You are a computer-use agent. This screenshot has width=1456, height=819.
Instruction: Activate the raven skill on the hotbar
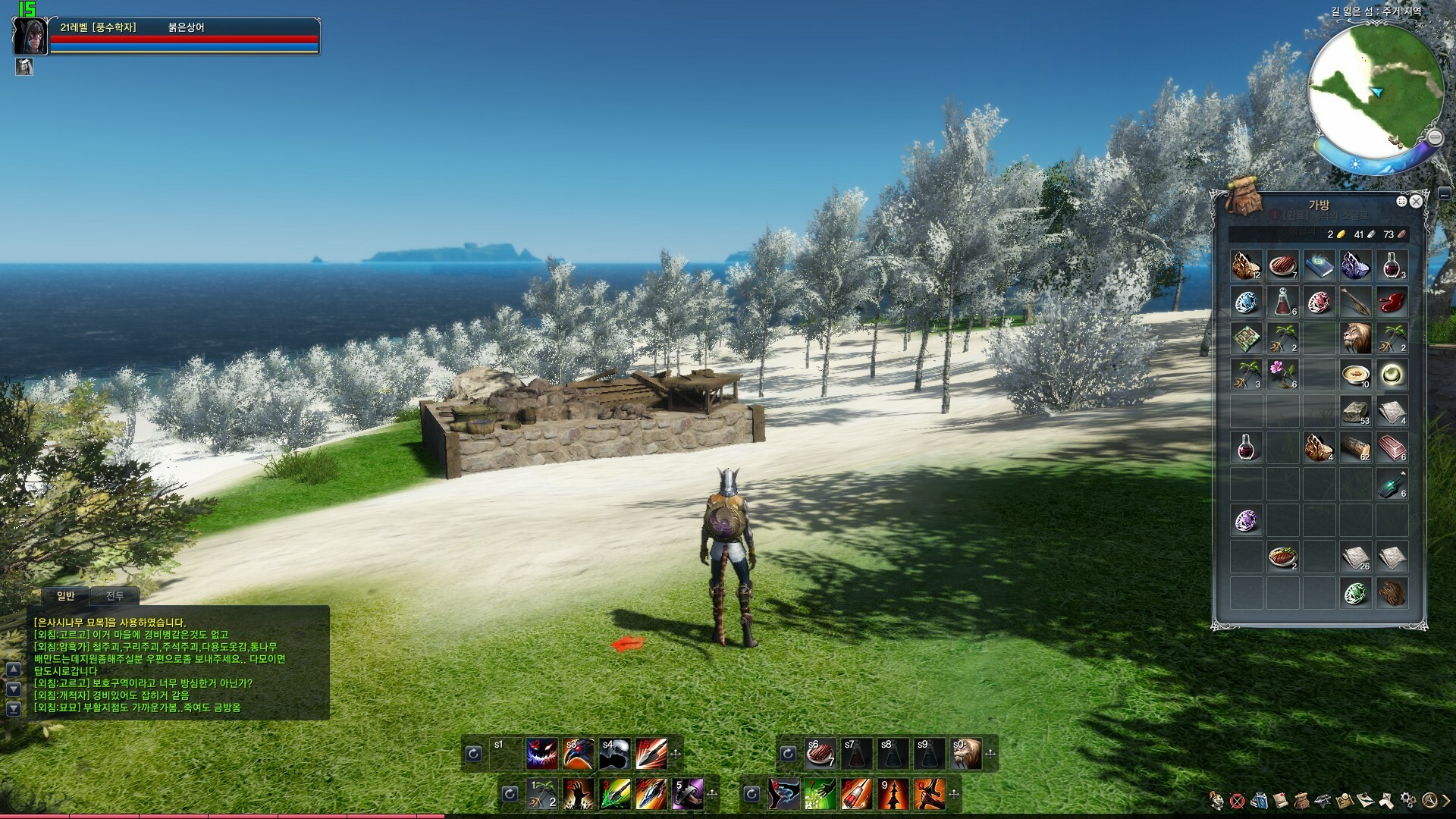[x=578, y=754]
